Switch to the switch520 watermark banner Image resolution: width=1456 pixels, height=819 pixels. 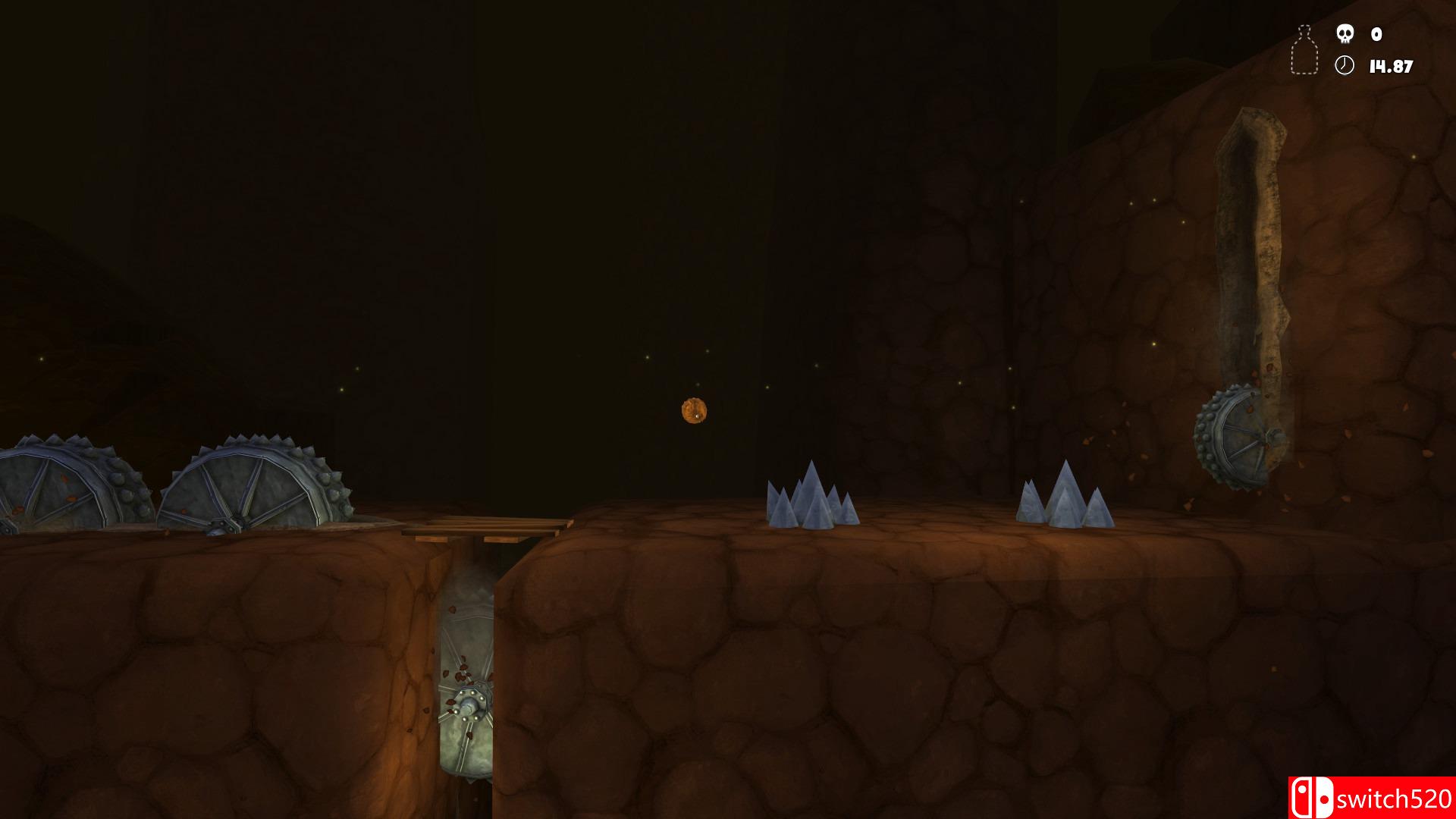point(1373,796)
